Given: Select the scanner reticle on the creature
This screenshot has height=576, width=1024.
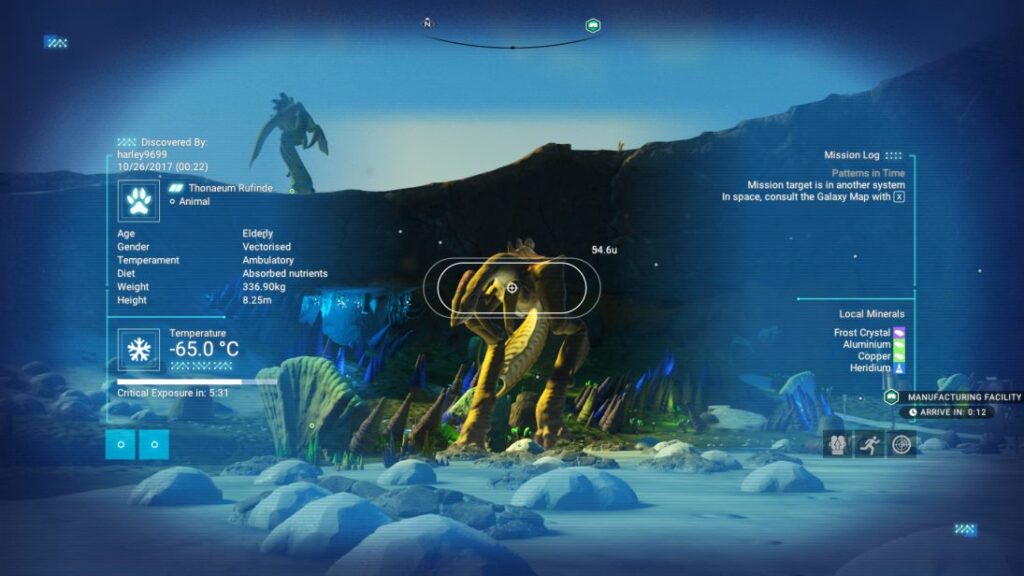Looking at the screenshot, I should click(512, 287).
